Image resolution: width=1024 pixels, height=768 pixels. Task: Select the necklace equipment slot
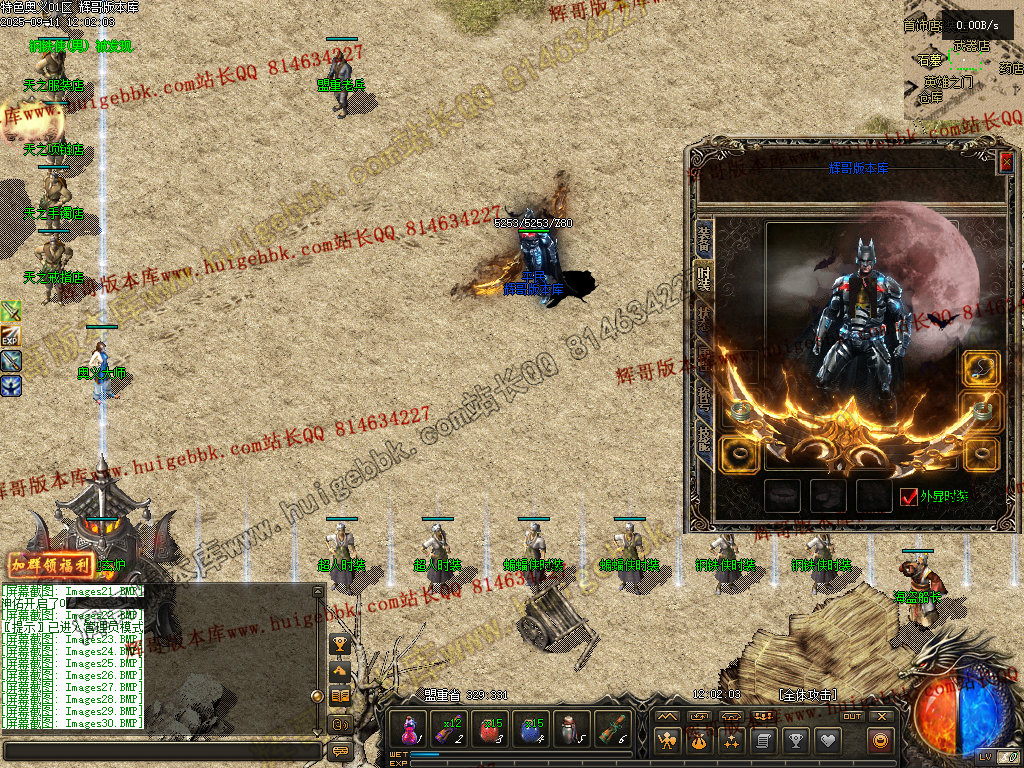981,368
